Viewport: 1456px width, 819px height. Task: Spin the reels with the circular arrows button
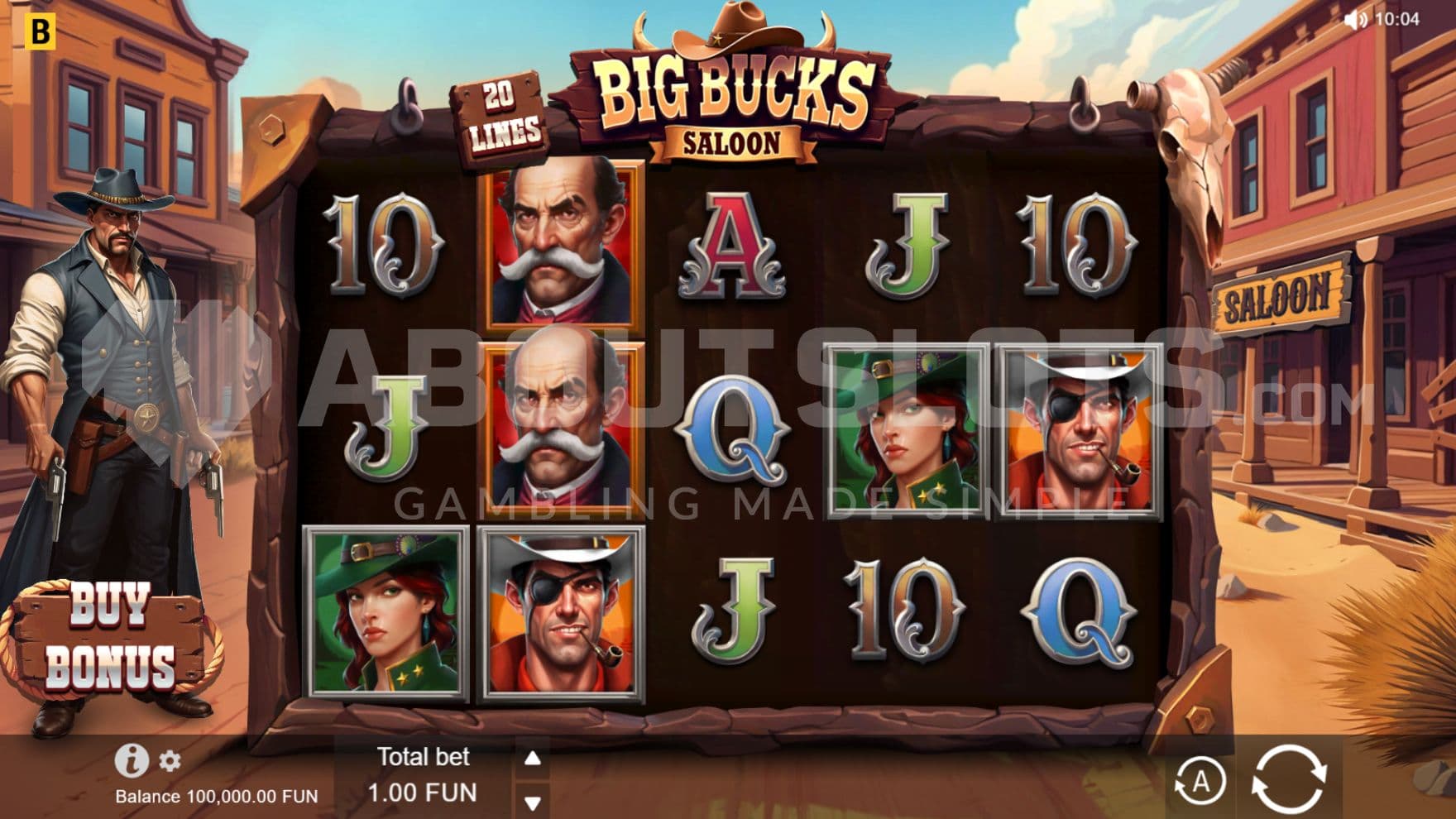1289,779
